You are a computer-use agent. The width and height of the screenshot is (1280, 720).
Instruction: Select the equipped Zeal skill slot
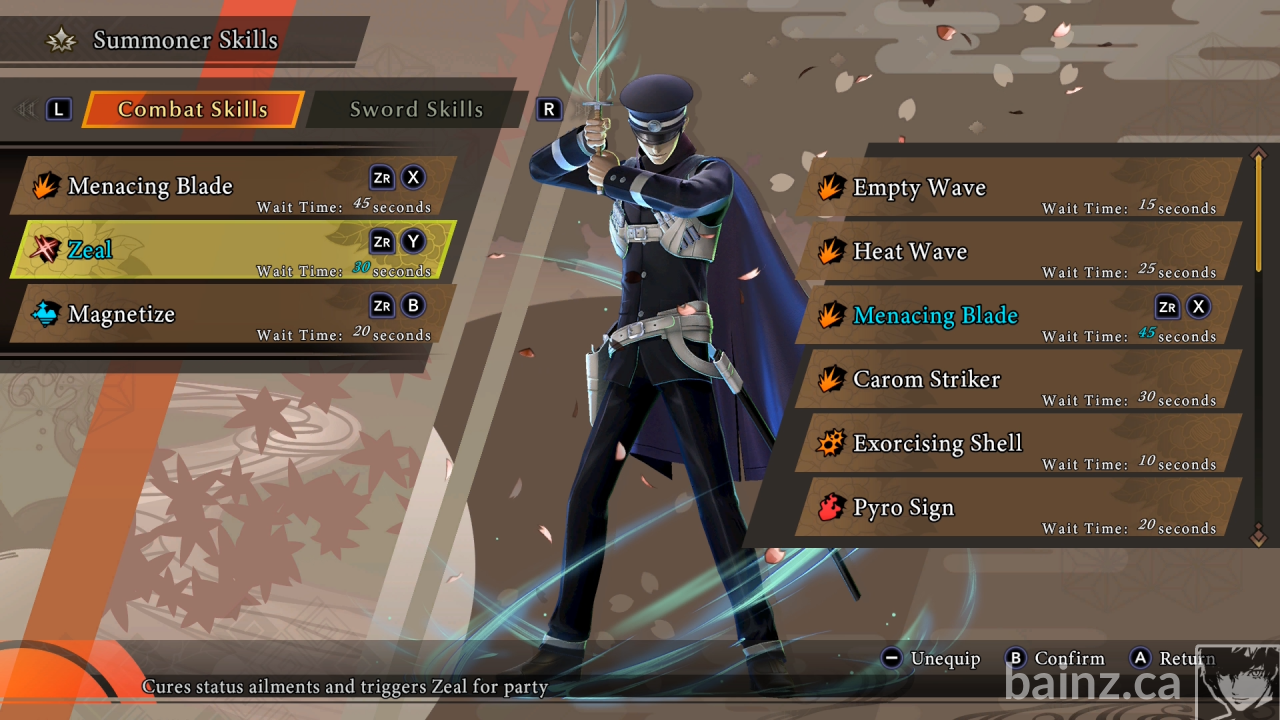pos(234,250)
